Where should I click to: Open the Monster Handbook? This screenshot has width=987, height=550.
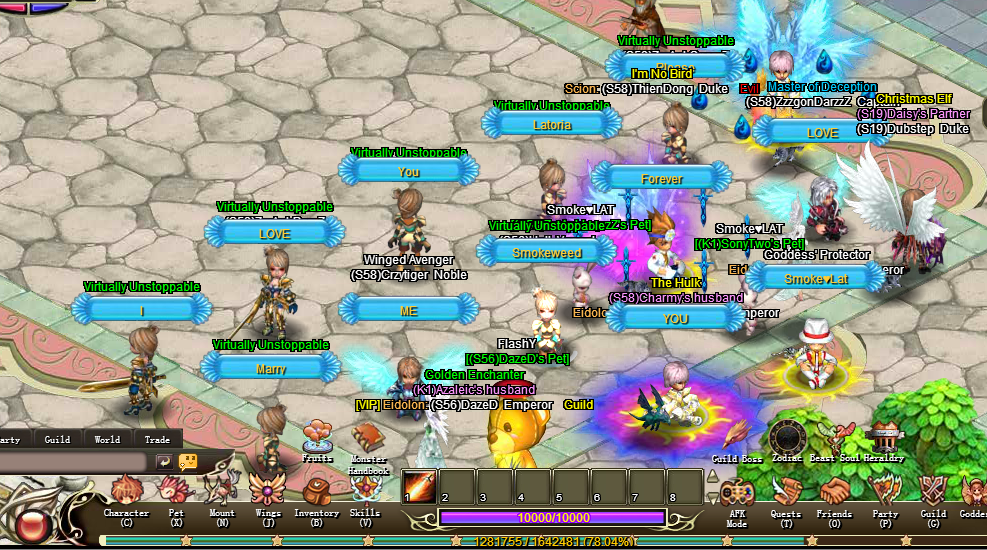coord(368,440)
